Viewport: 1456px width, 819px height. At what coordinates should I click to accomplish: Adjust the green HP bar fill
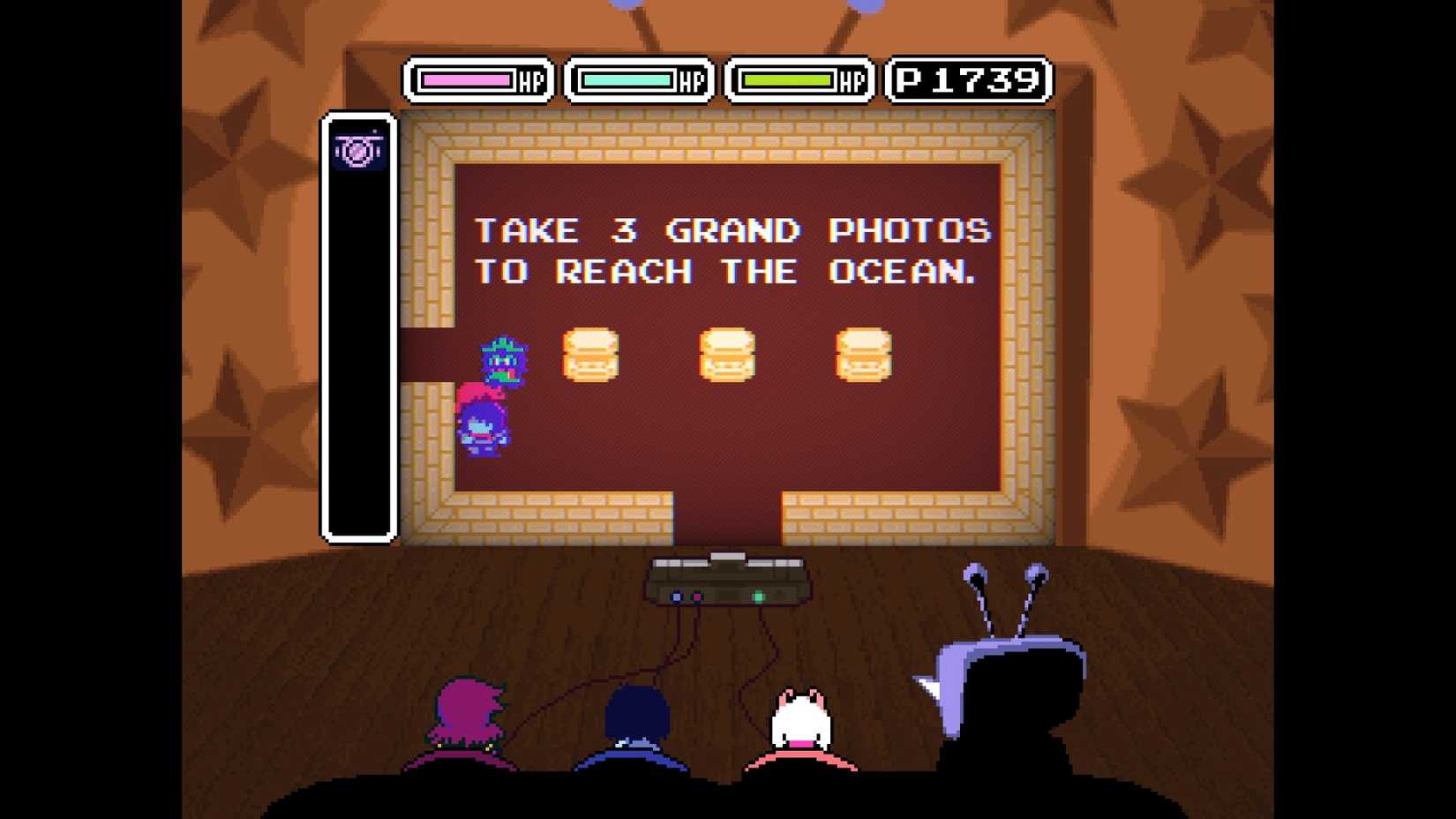pos(788,82)
